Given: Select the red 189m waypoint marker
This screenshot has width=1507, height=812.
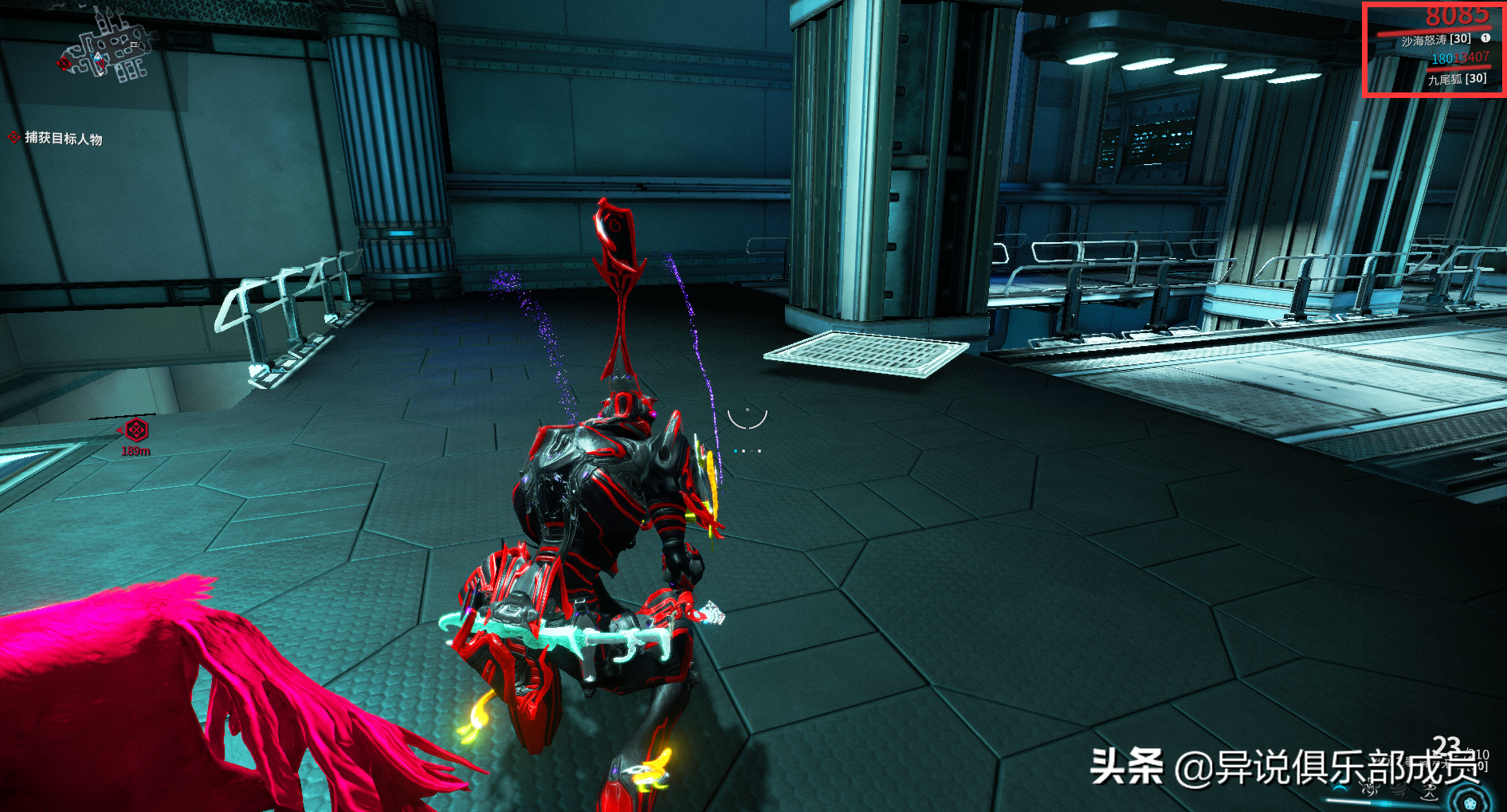Looking at the screenshot, I should coord(136,430).
